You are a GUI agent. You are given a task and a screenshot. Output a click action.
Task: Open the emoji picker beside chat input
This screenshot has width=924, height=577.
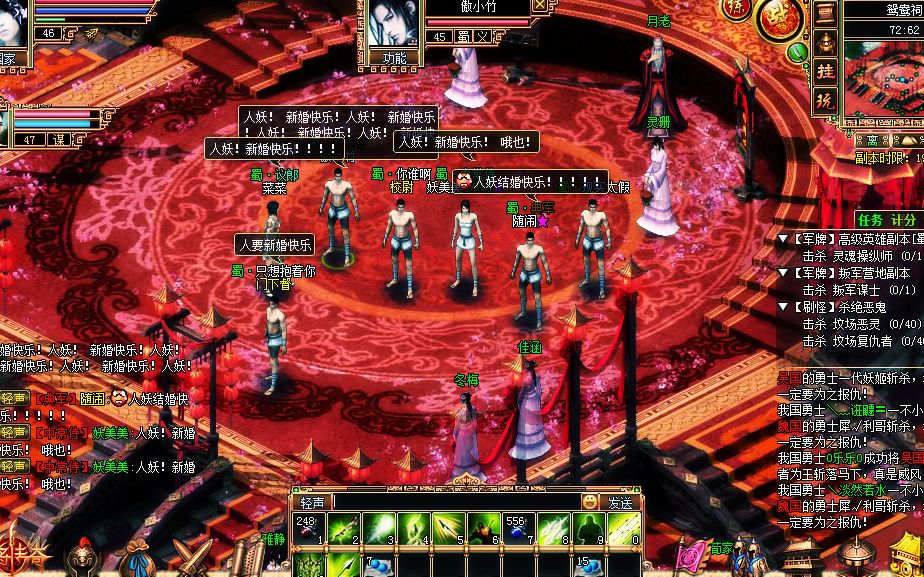pos(591,502)
